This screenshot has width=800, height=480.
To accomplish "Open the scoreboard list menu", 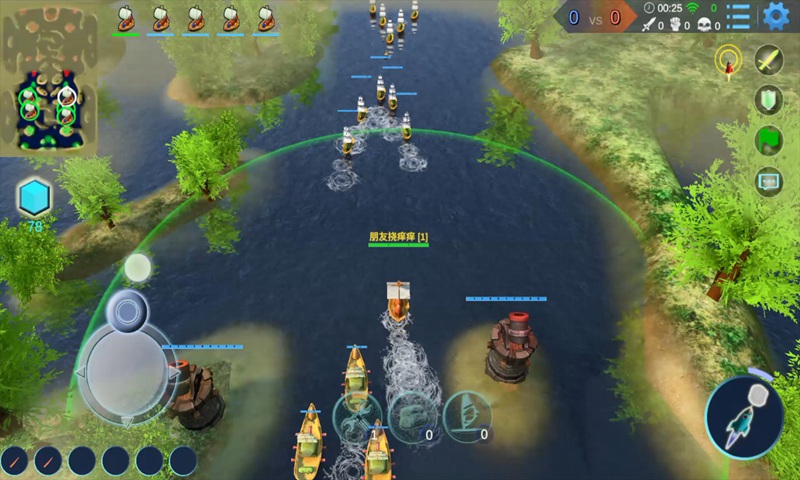I will point(739,16).
